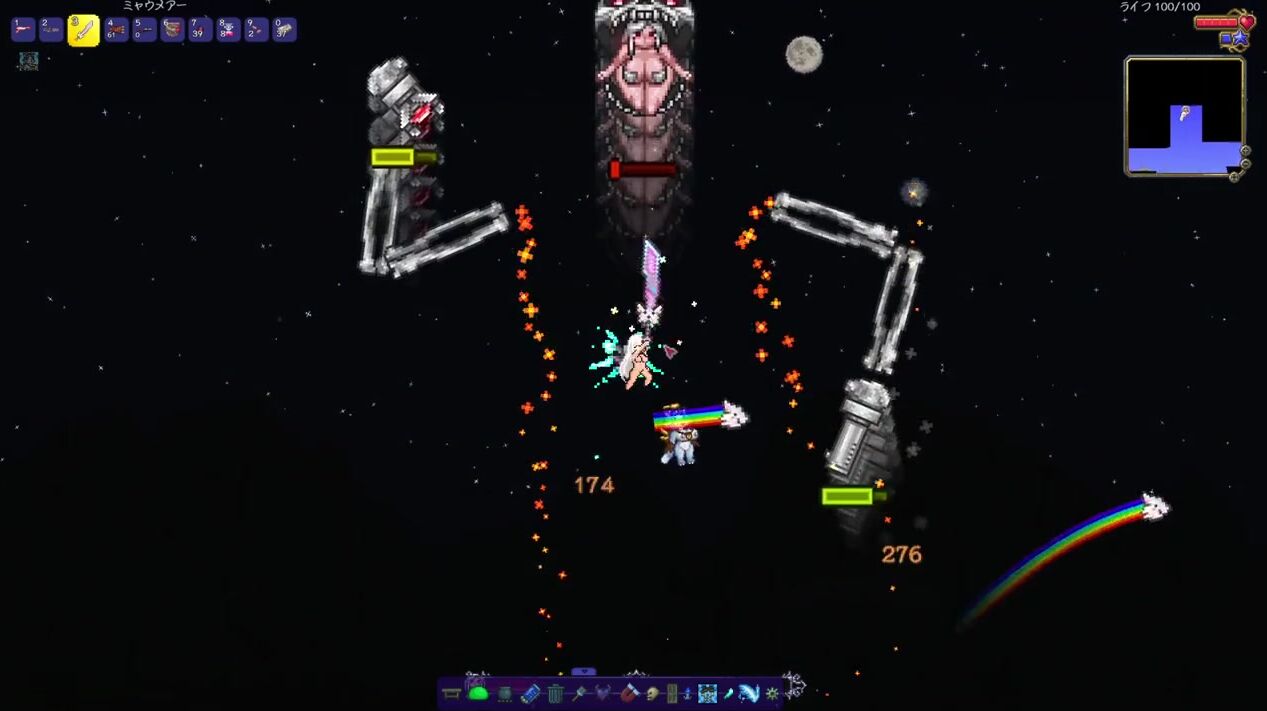This screenshot has height=711, width=1267.
Task: Click the active buff icon below the hotbar
Action: 28,61
